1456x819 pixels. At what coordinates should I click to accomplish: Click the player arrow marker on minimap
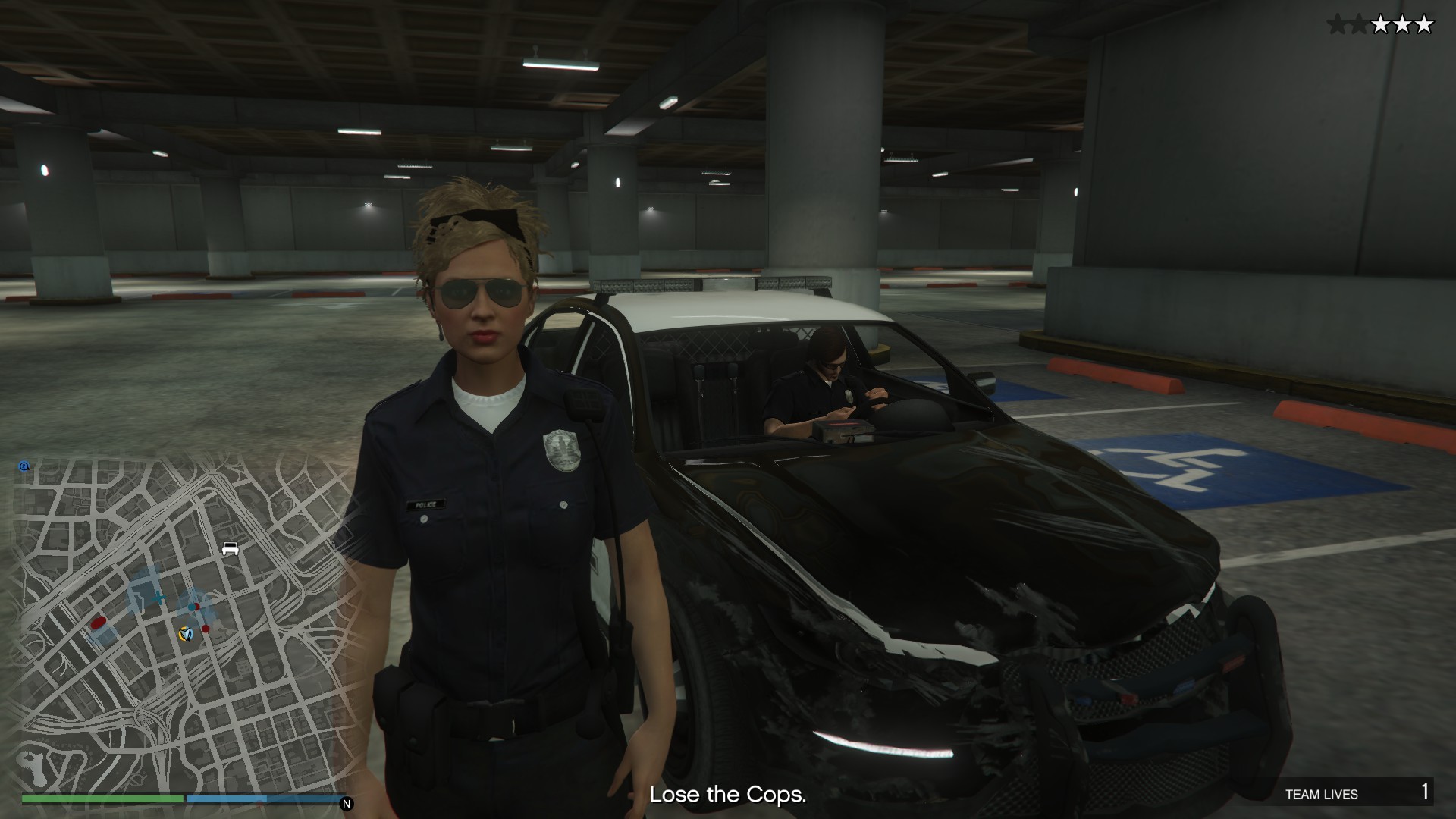tap(185, 632)
